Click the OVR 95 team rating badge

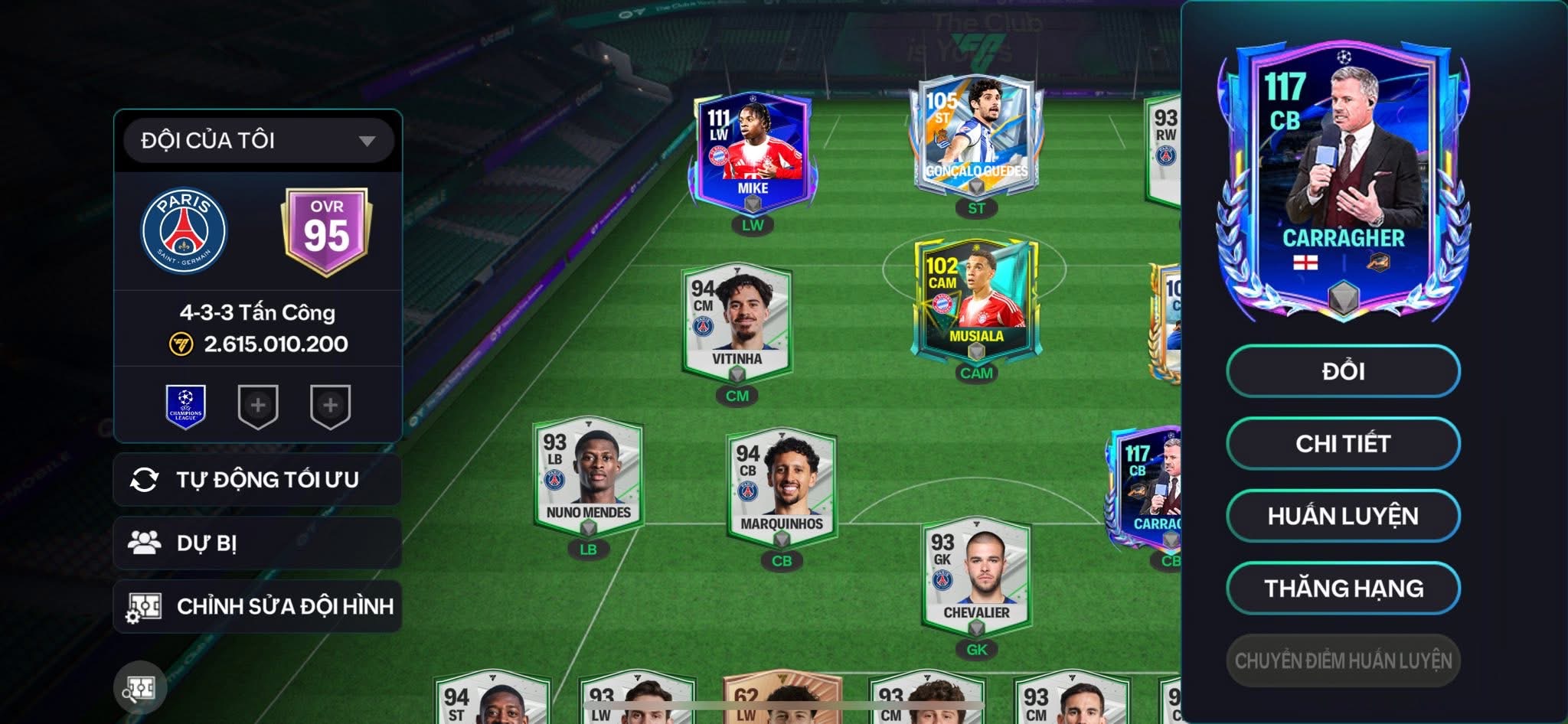coord(327,231)
